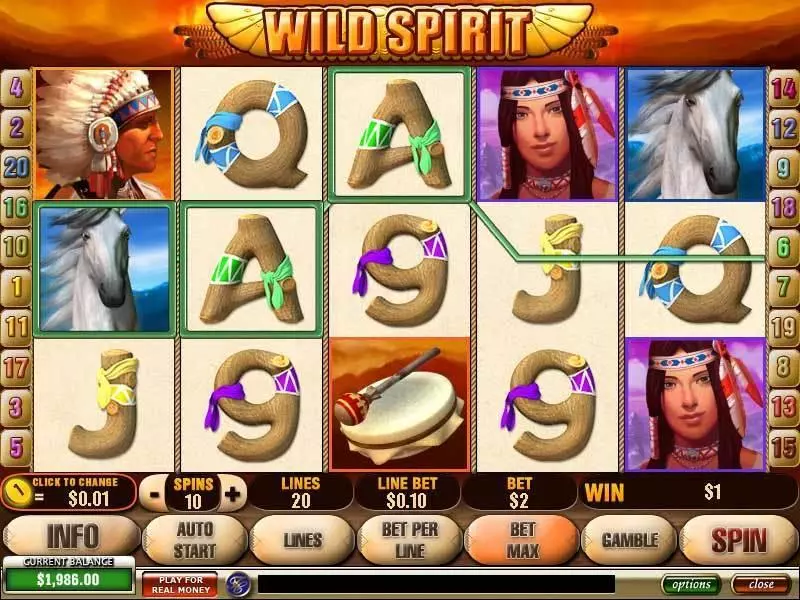The width and height of the screenshot is (800, 600).
Task: Select Bet Max
Action: point(521,541)
